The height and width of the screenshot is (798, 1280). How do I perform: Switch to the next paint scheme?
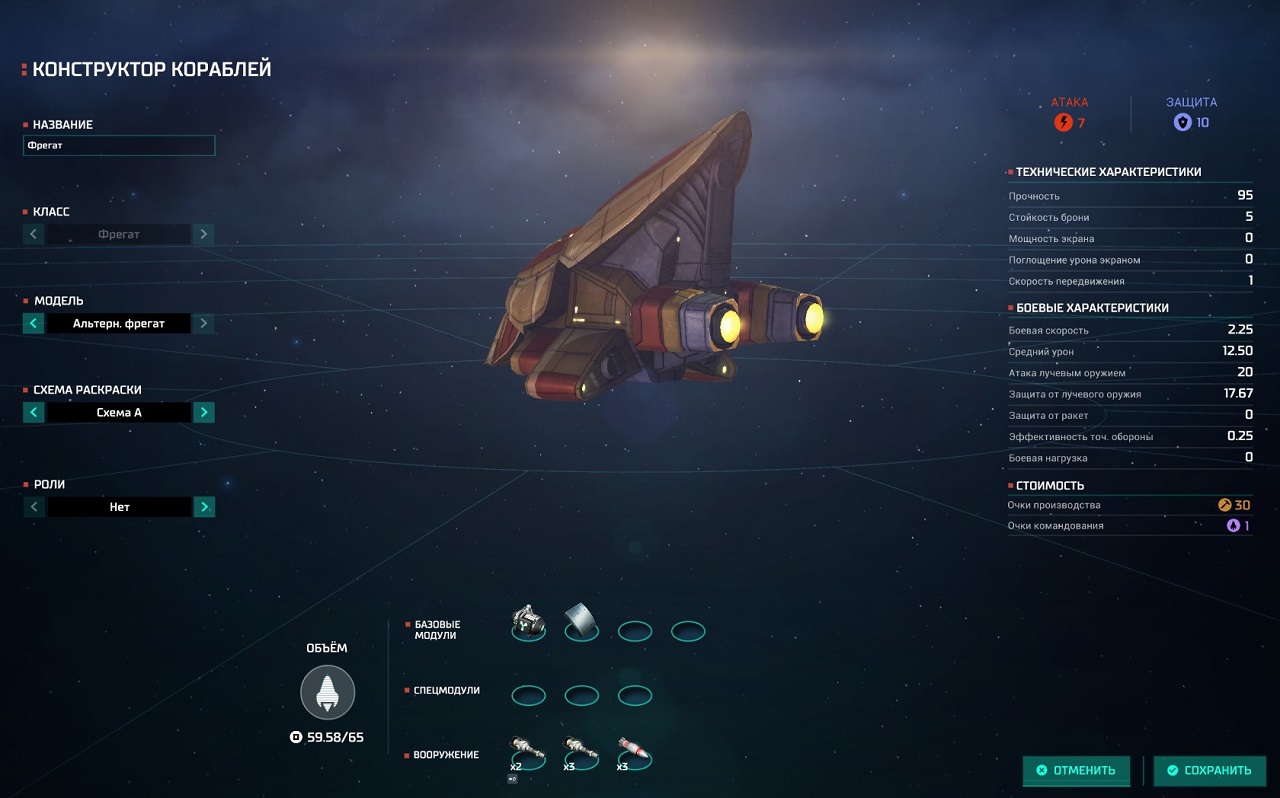coord(203,412)
